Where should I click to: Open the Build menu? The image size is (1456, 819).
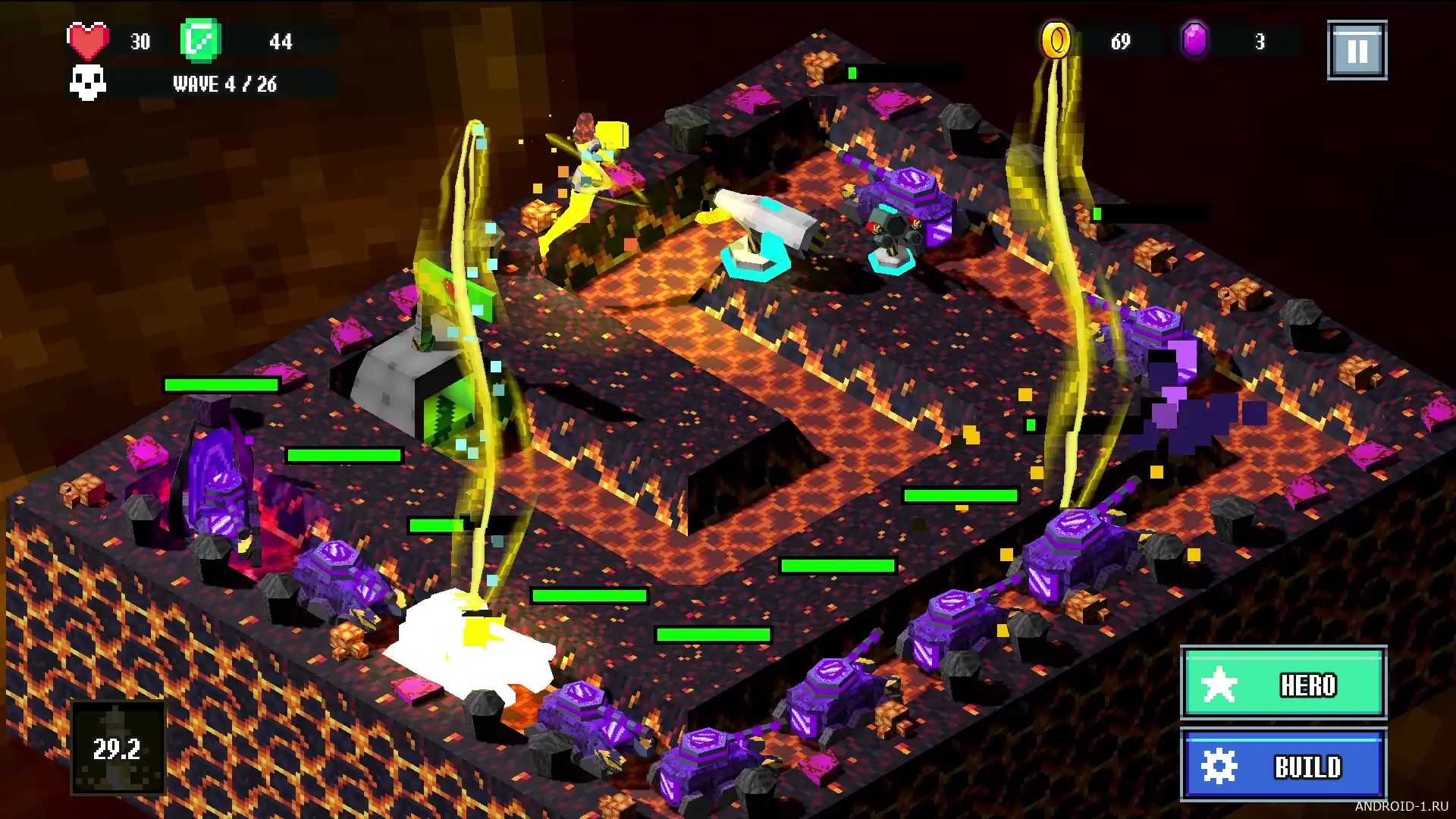[1283, 764]
